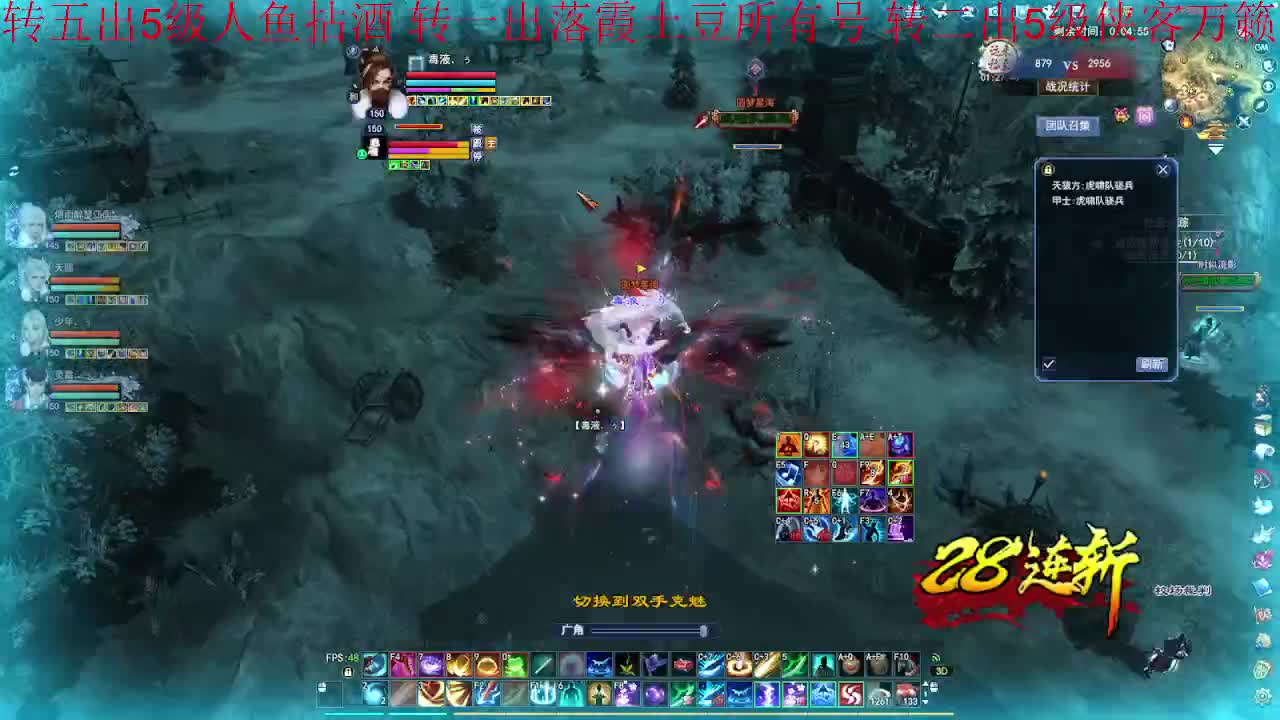The width and height of the screenshot is (1280, 720).
Task: Click the F7 purple meditation skill icon
Action: (872, 499)
